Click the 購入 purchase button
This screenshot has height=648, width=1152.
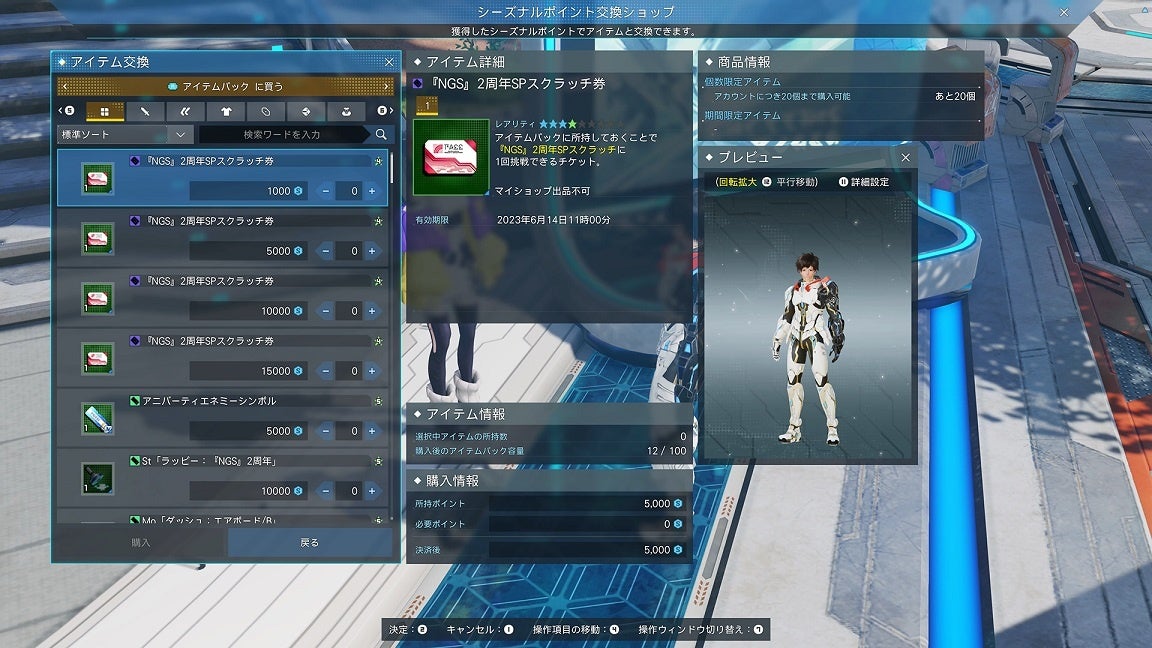tap(141, 543)
